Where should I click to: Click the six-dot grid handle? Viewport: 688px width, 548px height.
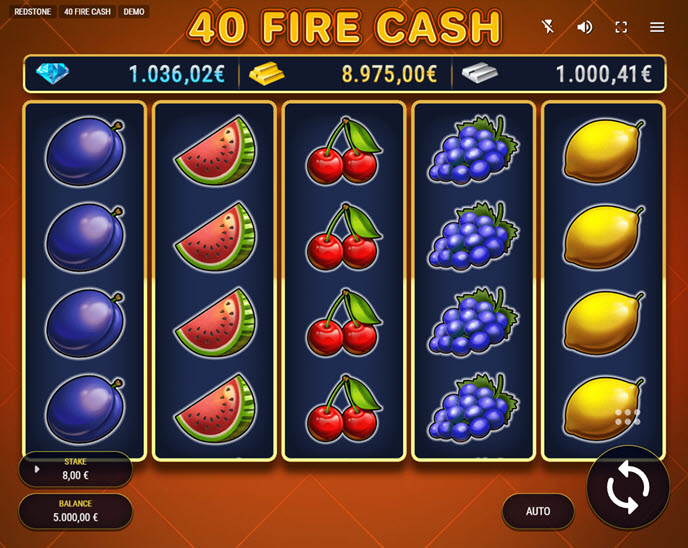click(x=627, y=417)
